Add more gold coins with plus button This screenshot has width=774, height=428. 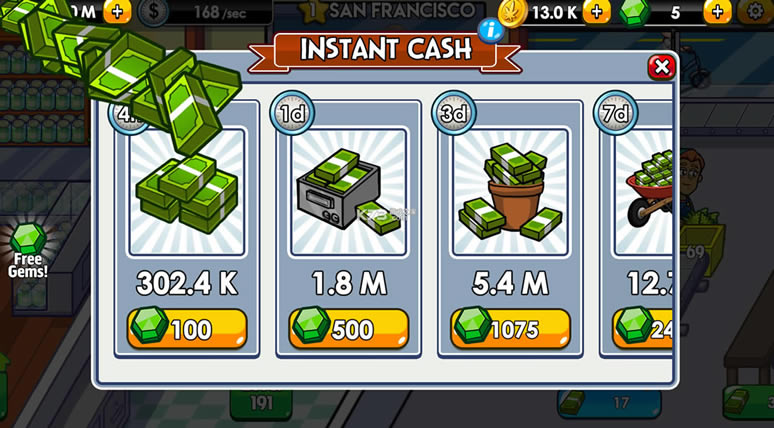tap(596, 12)
